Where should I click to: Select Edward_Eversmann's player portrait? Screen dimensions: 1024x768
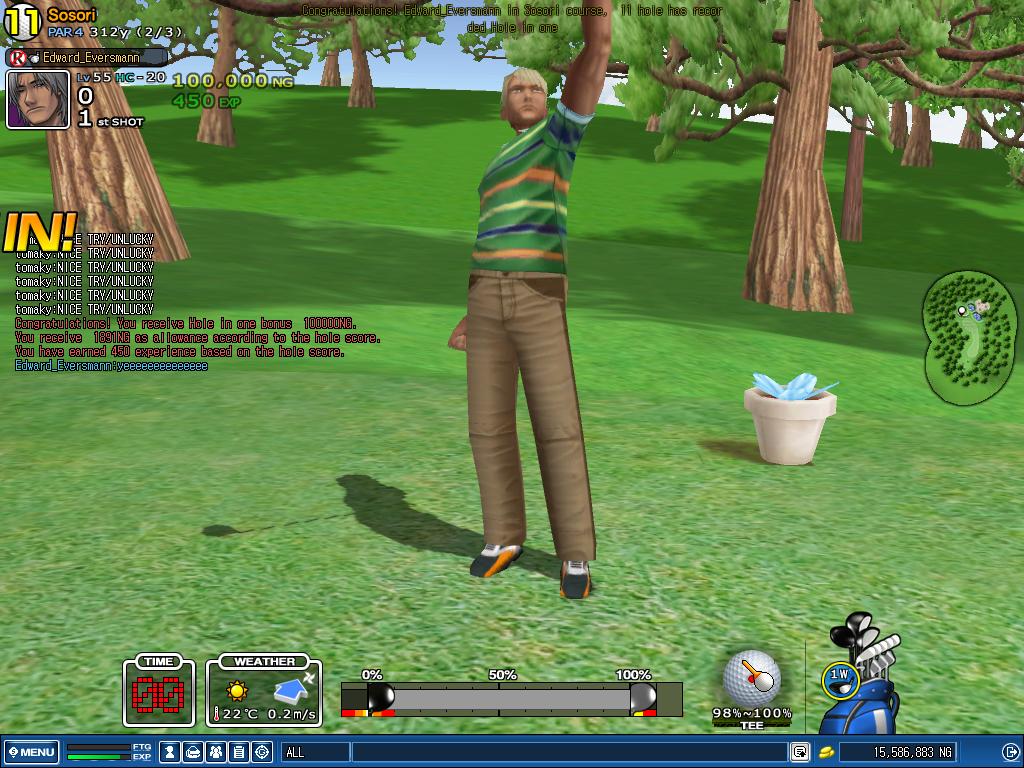pos(38,99)
